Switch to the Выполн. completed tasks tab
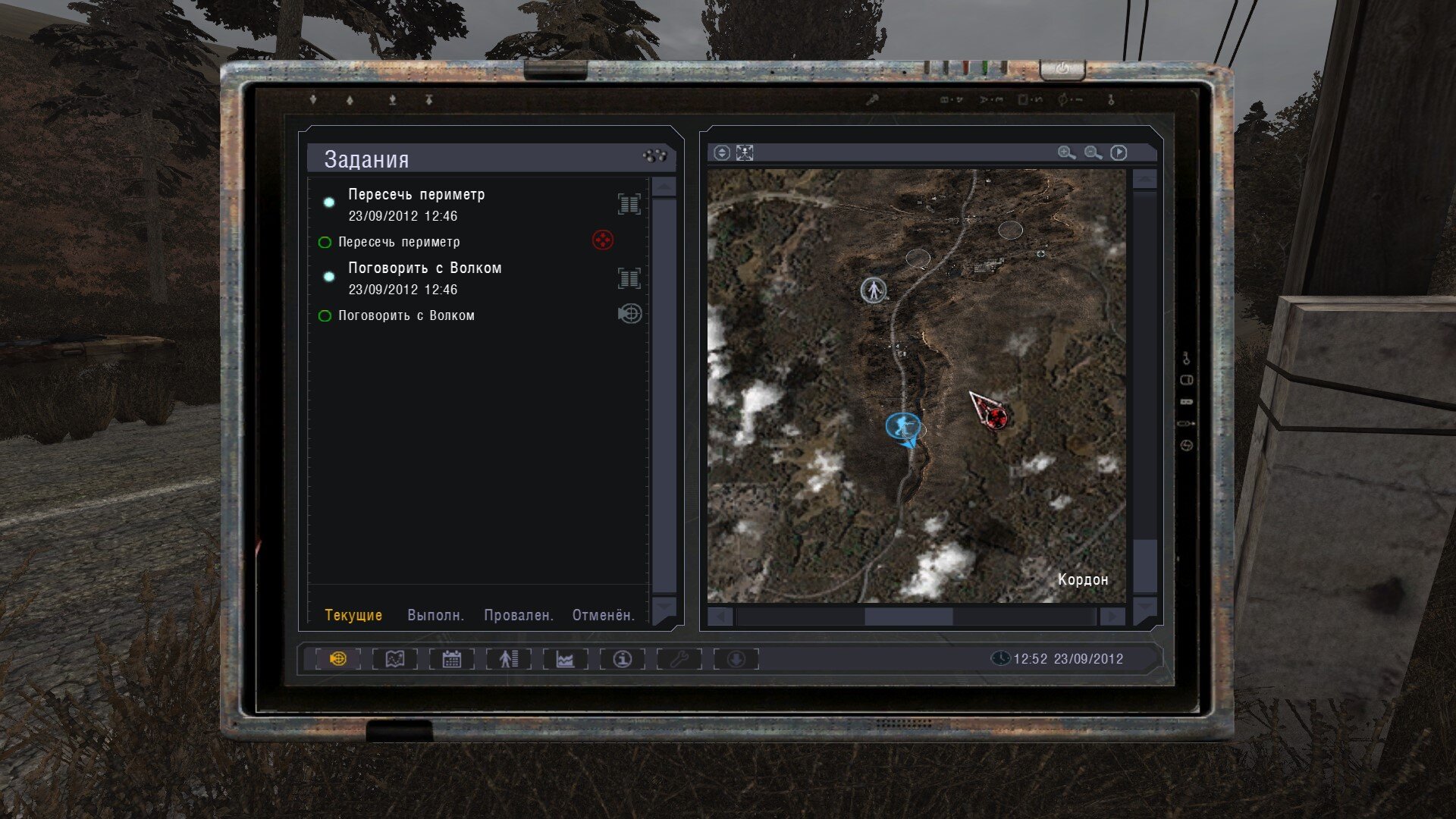The width and height of the screenshot is (1456, 819). pyautogui.click(x=435, y=615)
